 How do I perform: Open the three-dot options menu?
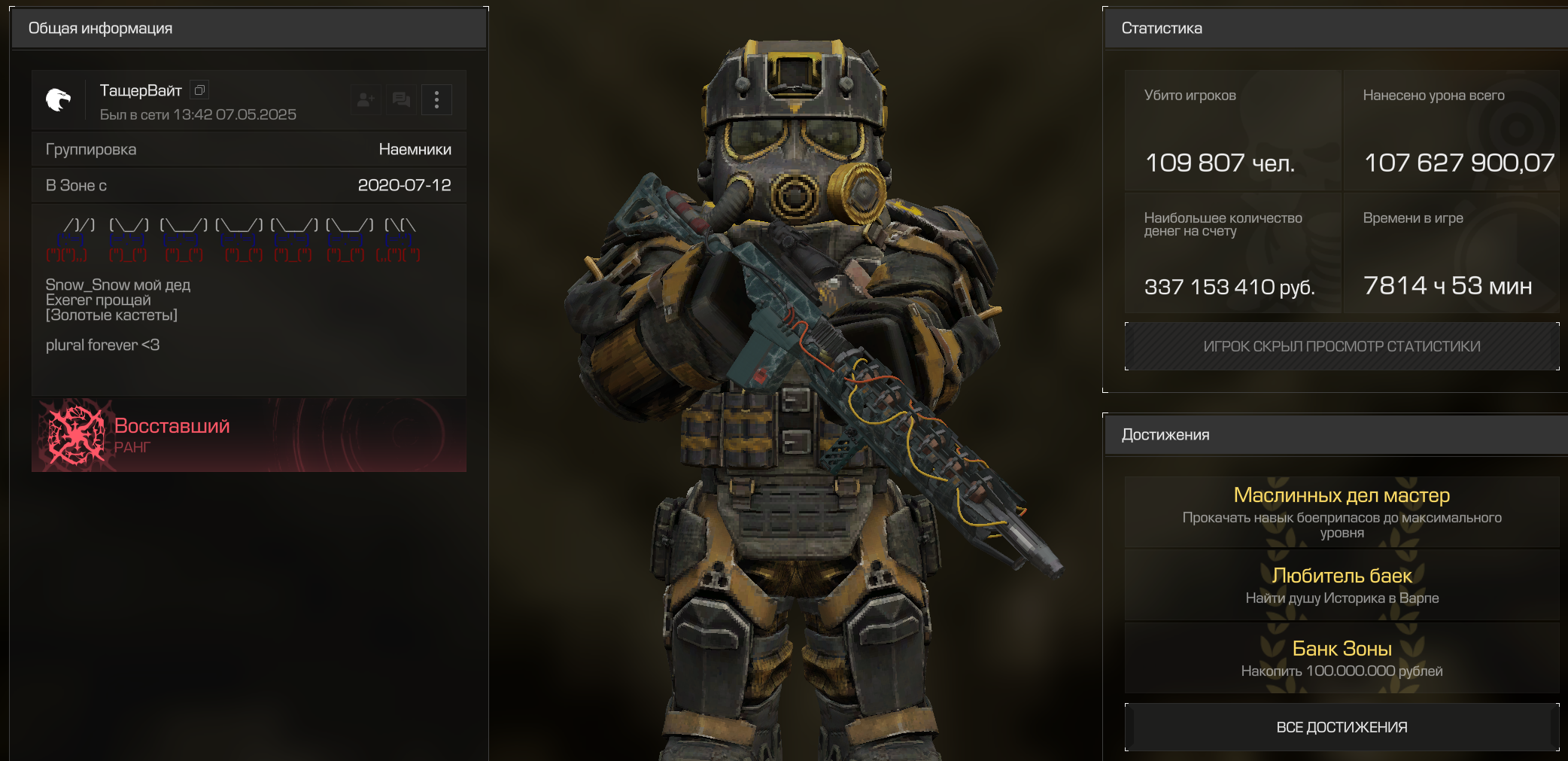click(436, 100)
